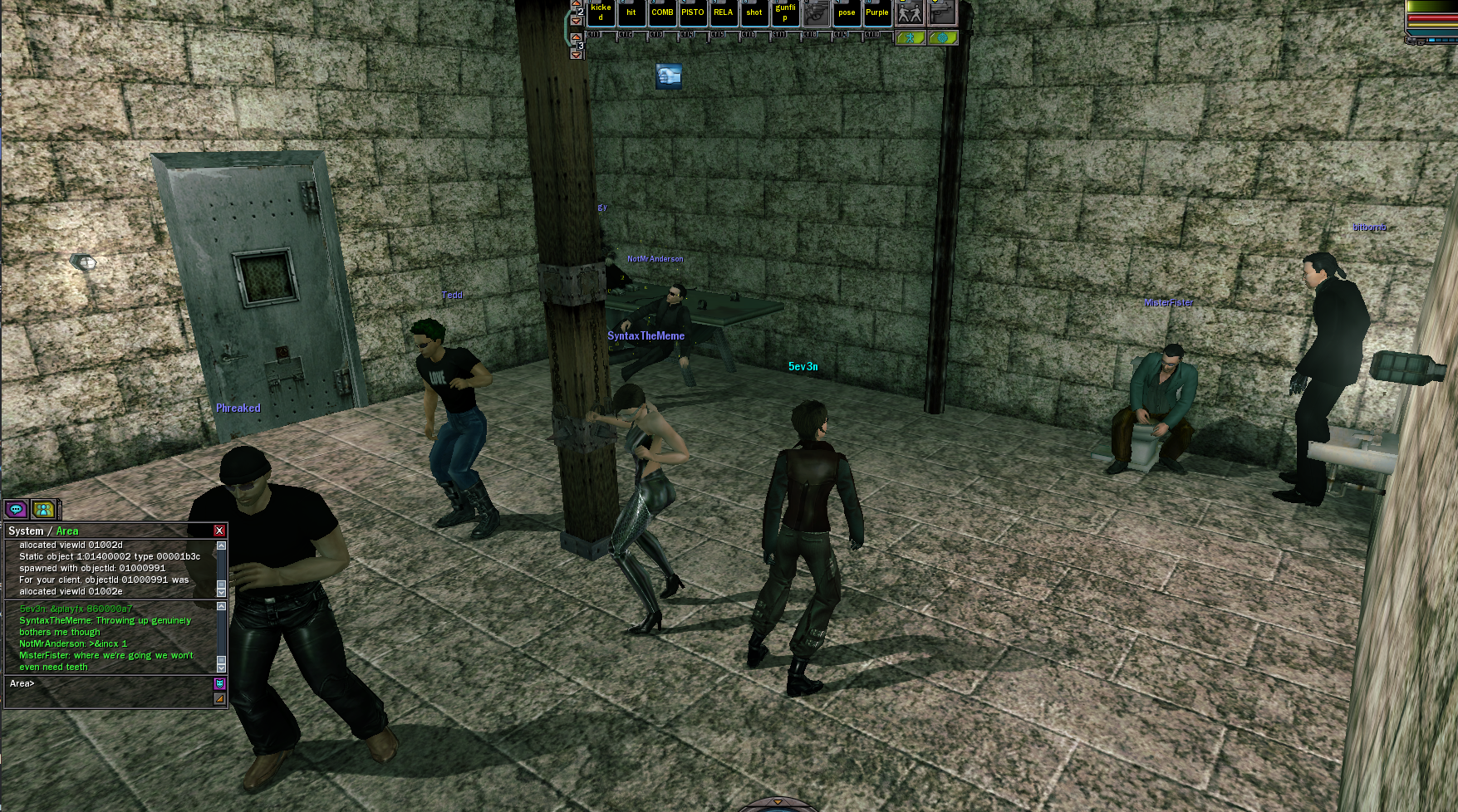Screen dimensions: 1458x812
Task: Close the System / Area chat window
Action: 219,531
